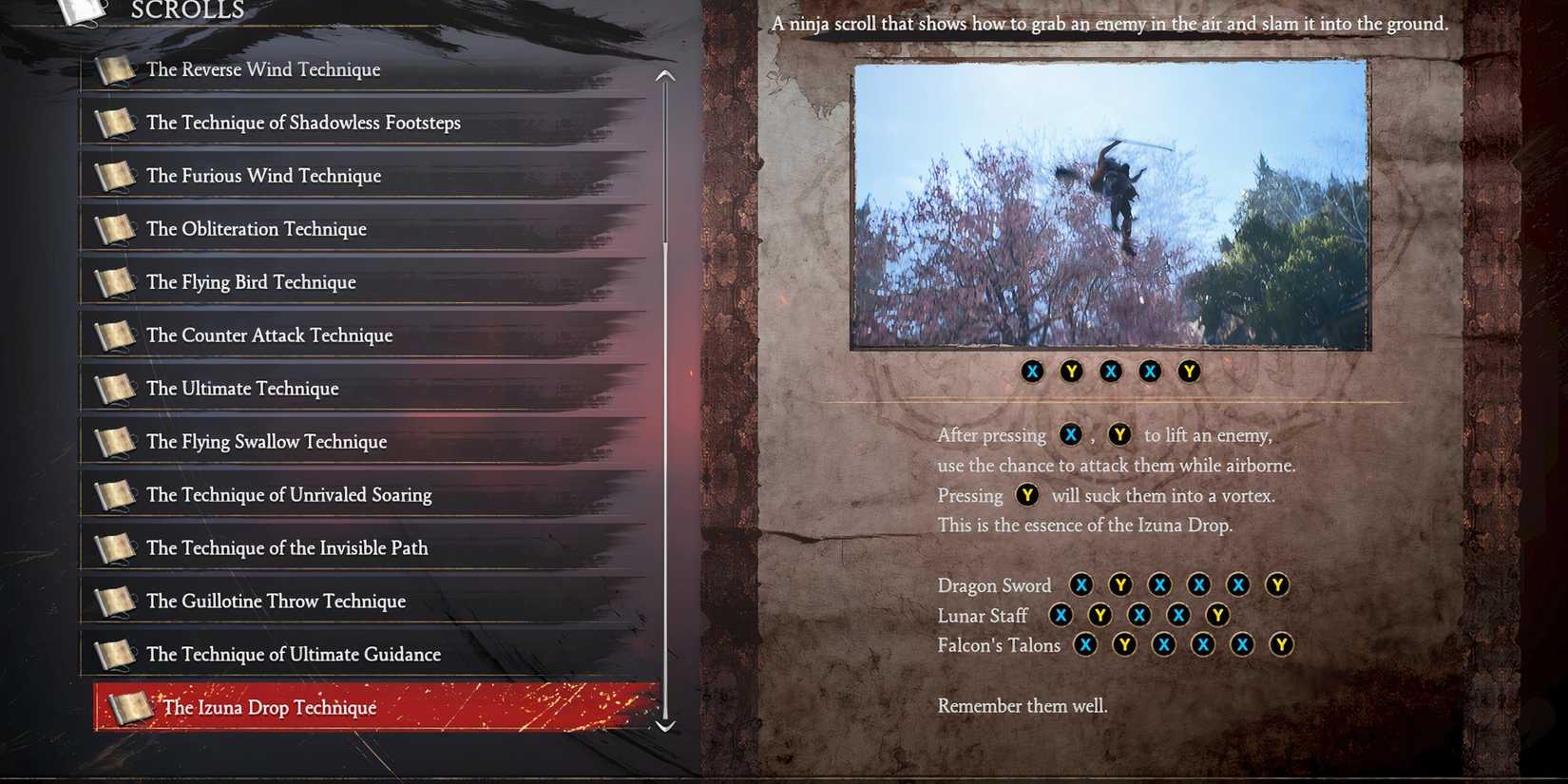Click the SCROLLS header tab
The width and height of the screenshot is (1568, 784).
click(187, 10)
